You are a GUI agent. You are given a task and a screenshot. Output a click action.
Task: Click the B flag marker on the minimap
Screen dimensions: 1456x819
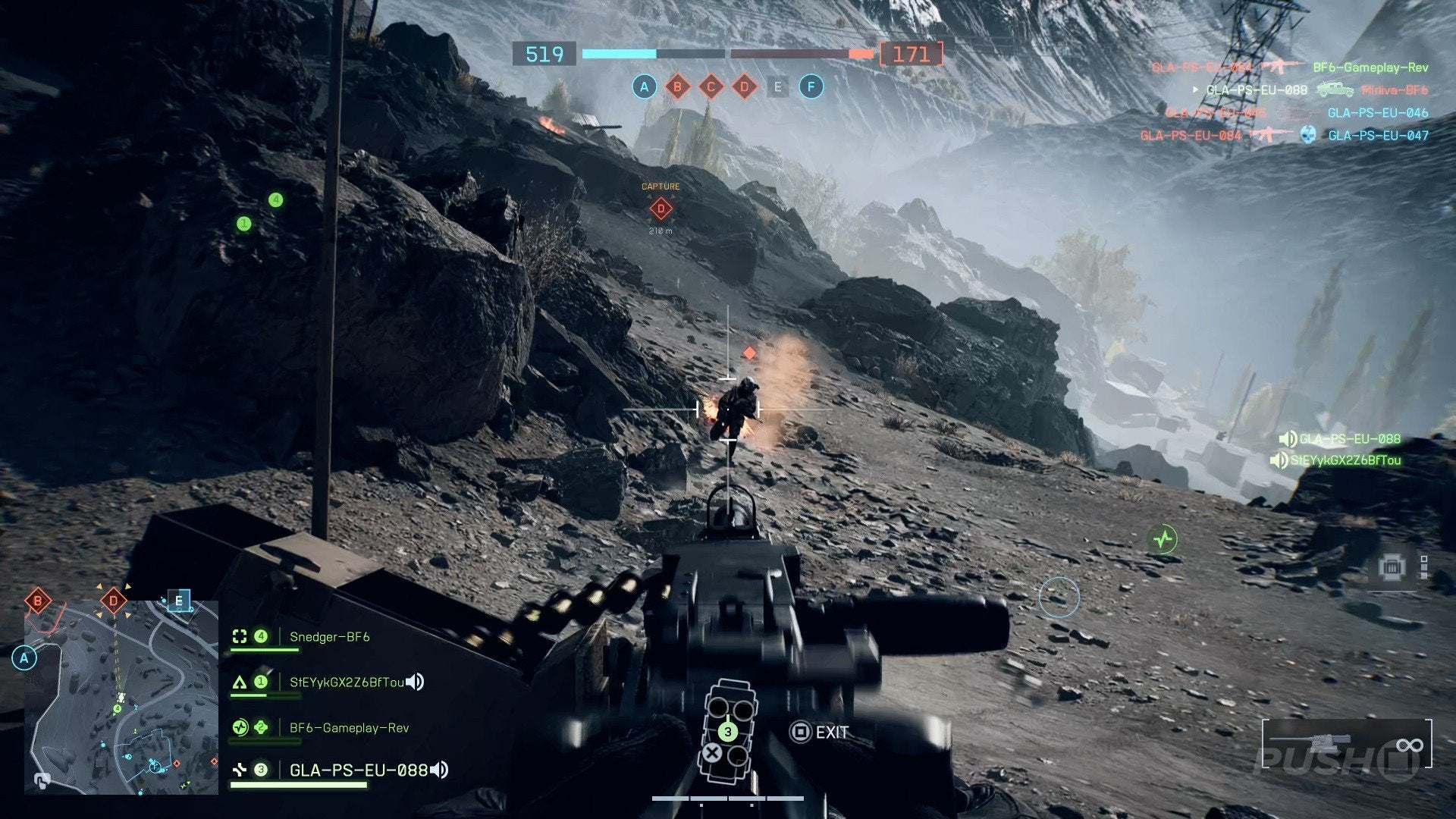pyautogui.click(x=37, y=602)
